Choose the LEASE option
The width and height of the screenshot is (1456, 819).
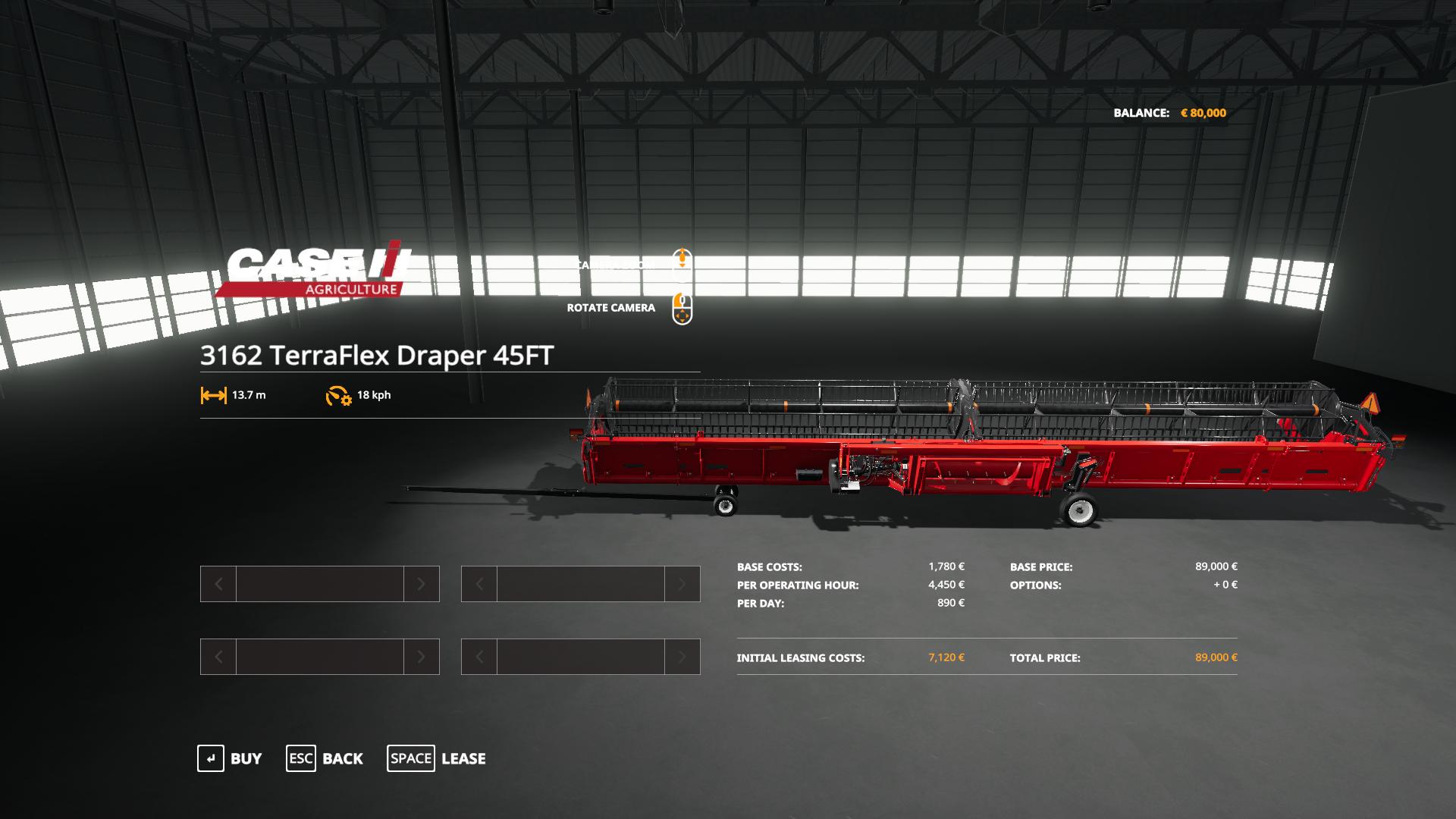[x=437, y=758]
